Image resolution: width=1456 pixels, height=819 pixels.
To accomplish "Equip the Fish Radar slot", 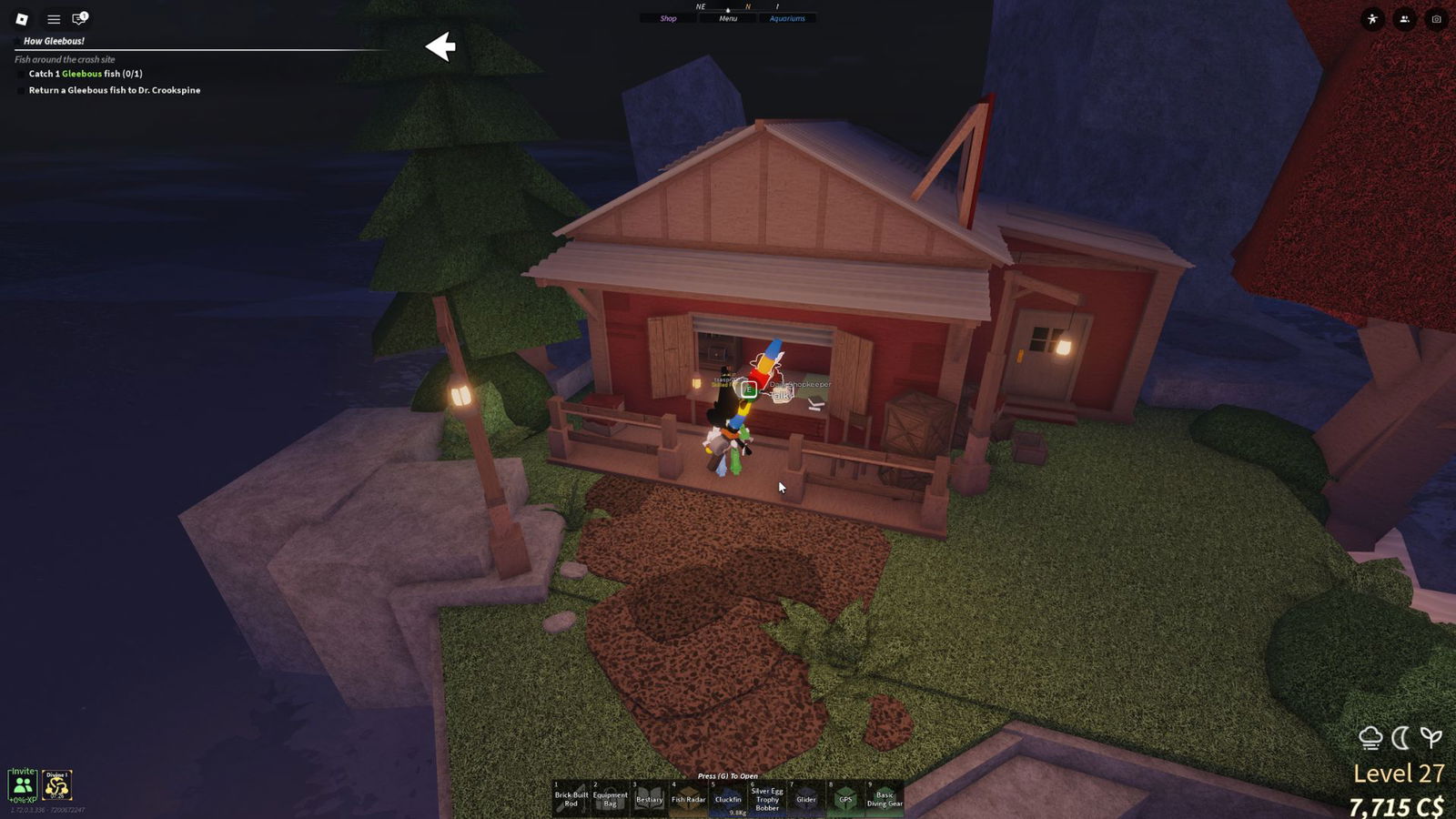I will (x=689, y=798).
